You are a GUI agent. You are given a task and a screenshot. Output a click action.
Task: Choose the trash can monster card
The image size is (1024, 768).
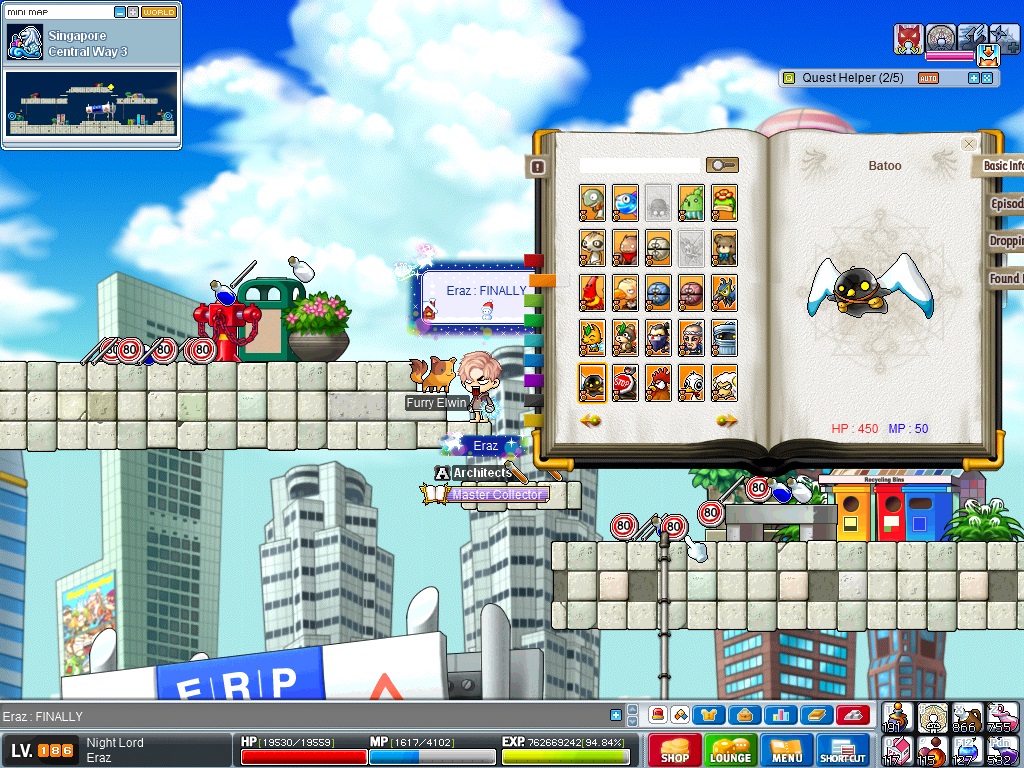pos(724,338)
